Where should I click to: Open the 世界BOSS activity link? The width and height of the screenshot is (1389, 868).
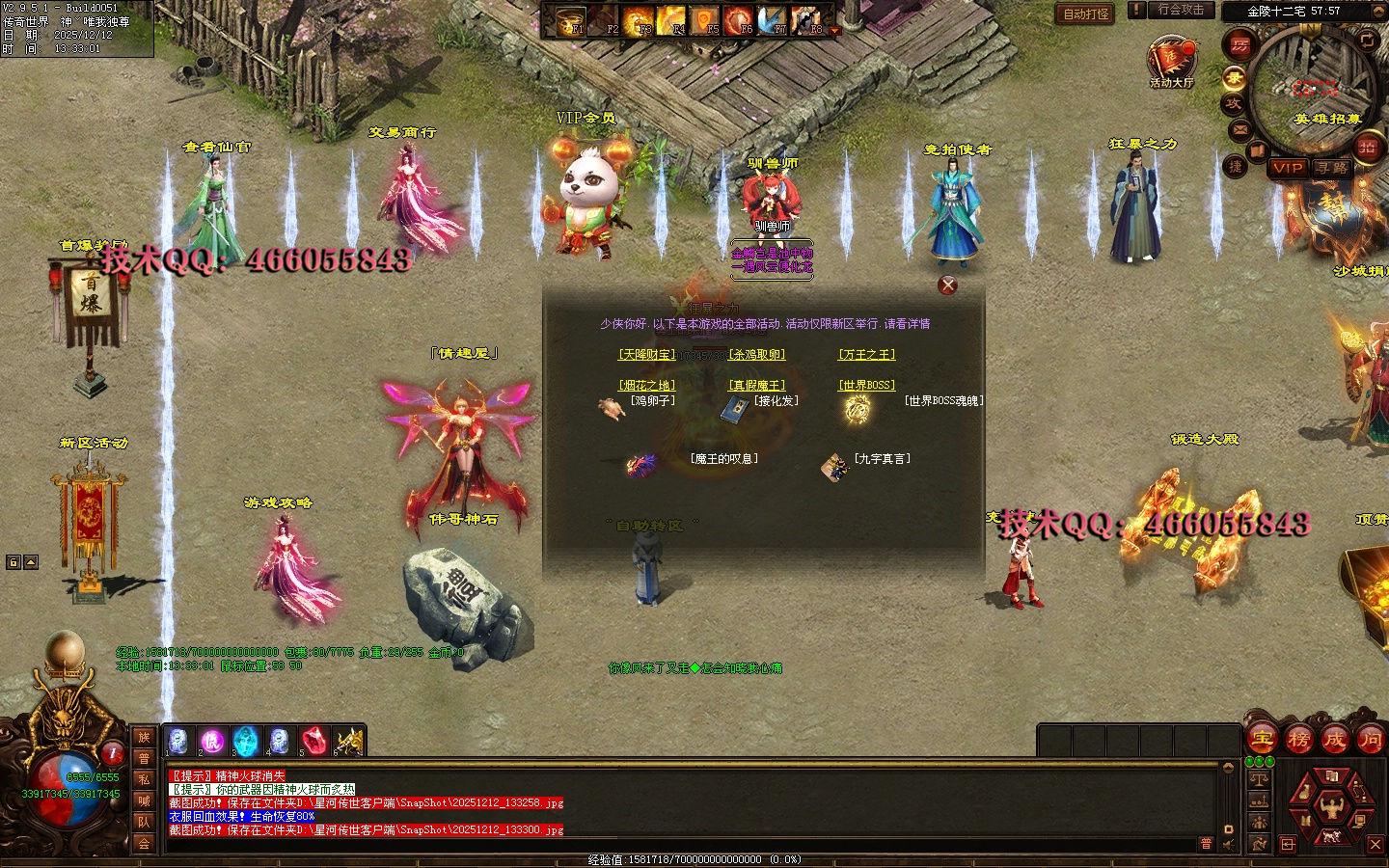[866, 385]
